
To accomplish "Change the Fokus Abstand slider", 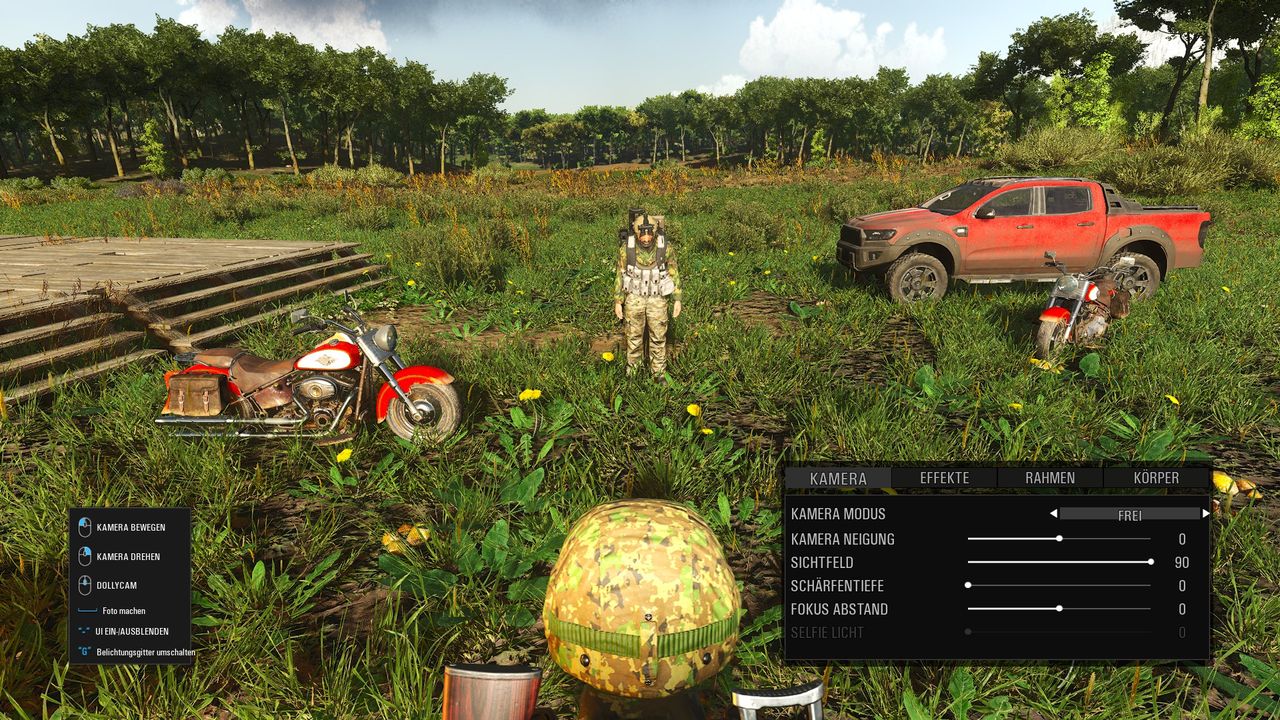I will 1059,609.
